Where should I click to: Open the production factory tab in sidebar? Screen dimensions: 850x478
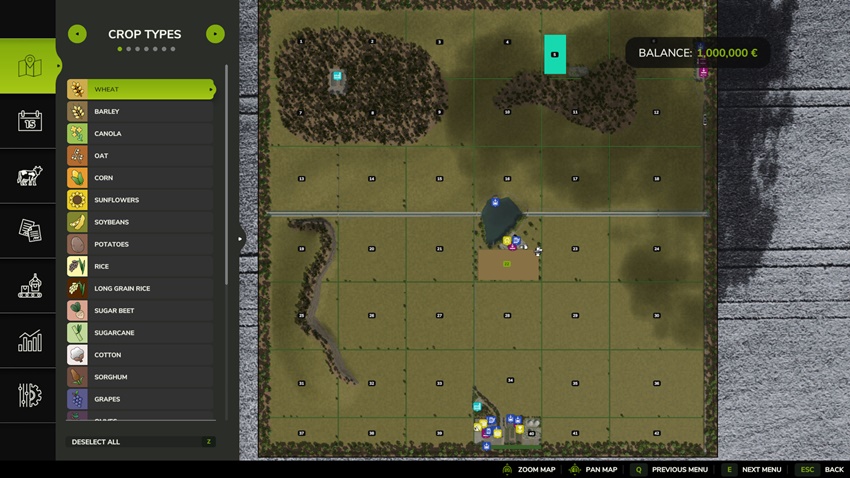click(29, 286)
